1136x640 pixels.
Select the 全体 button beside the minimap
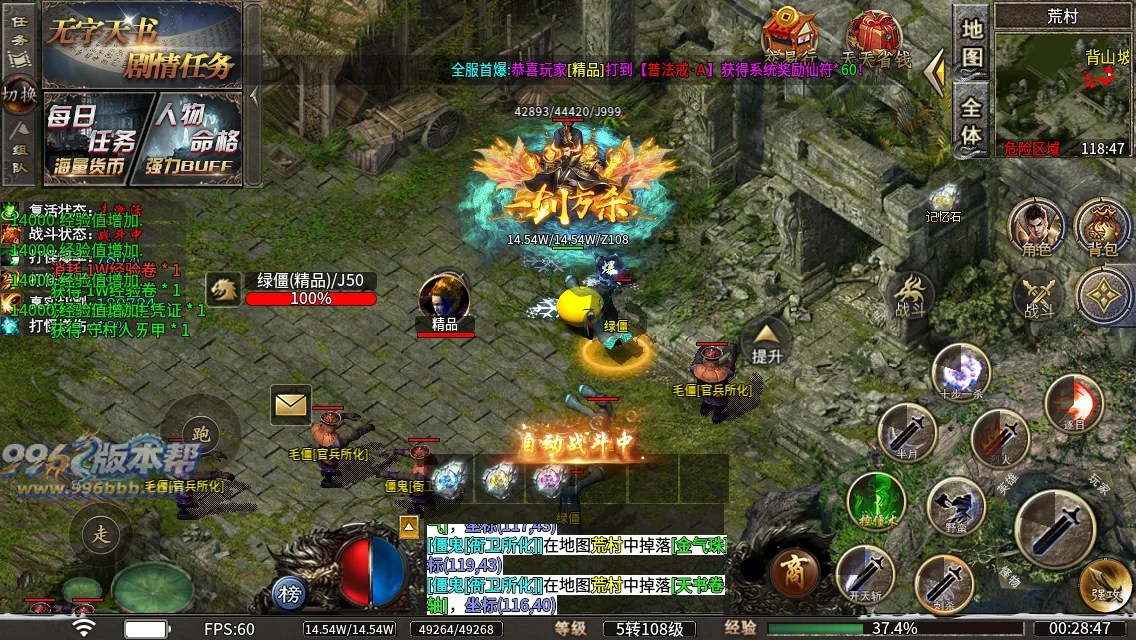972,120
